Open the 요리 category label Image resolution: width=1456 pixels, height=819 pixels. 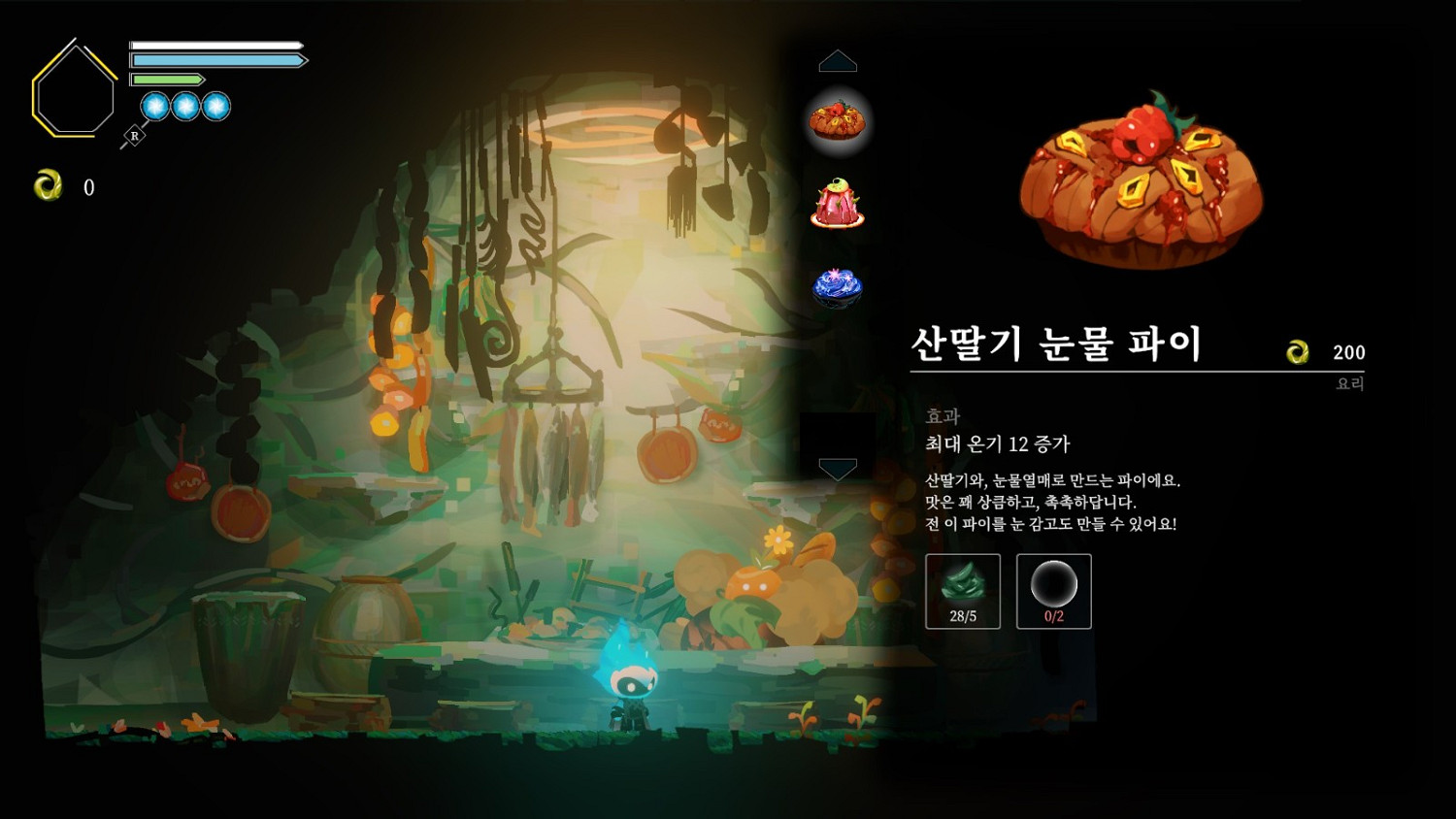click(1351, 383)
